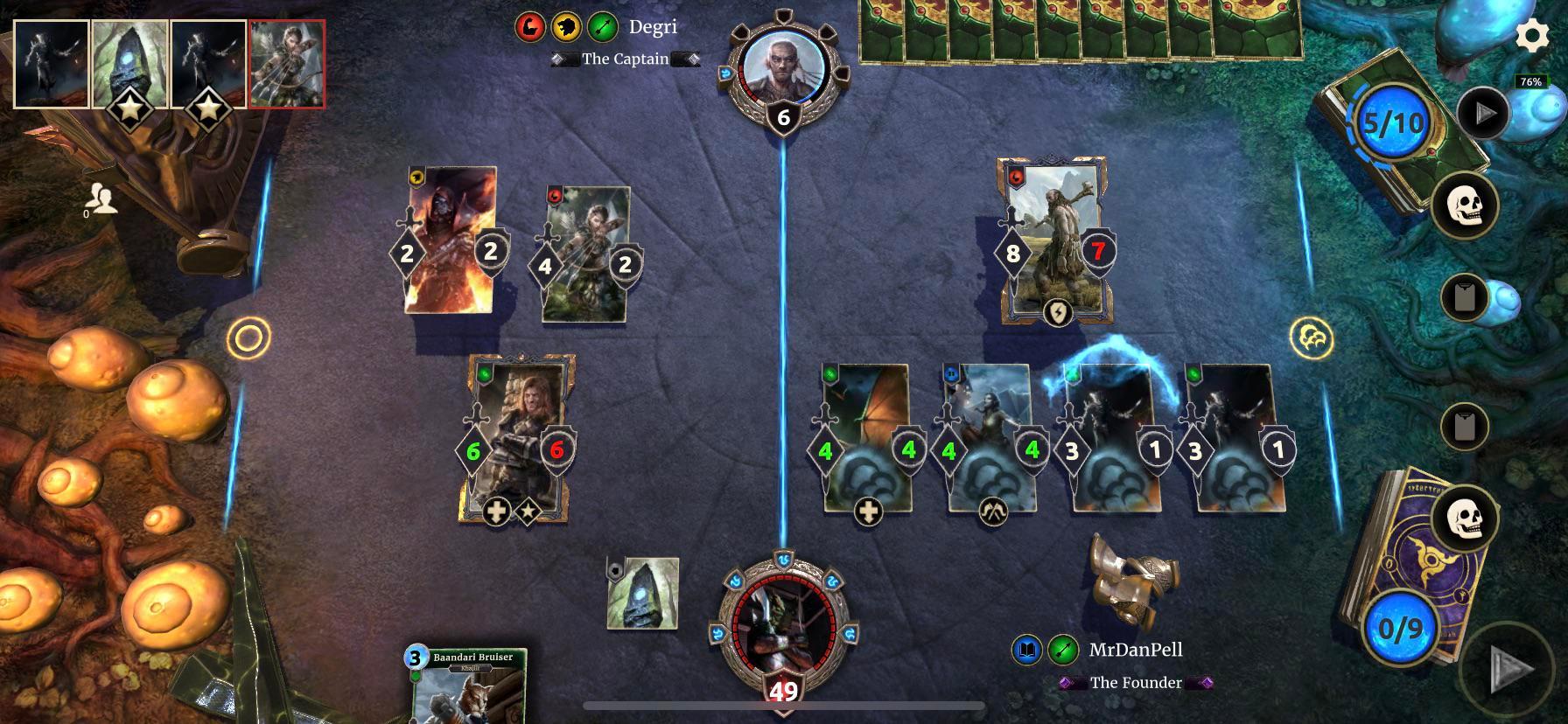This screenshot has width=1568, height=724.
Task: Toggle the friends list person icon on the left
Action: tap(104, 199)
